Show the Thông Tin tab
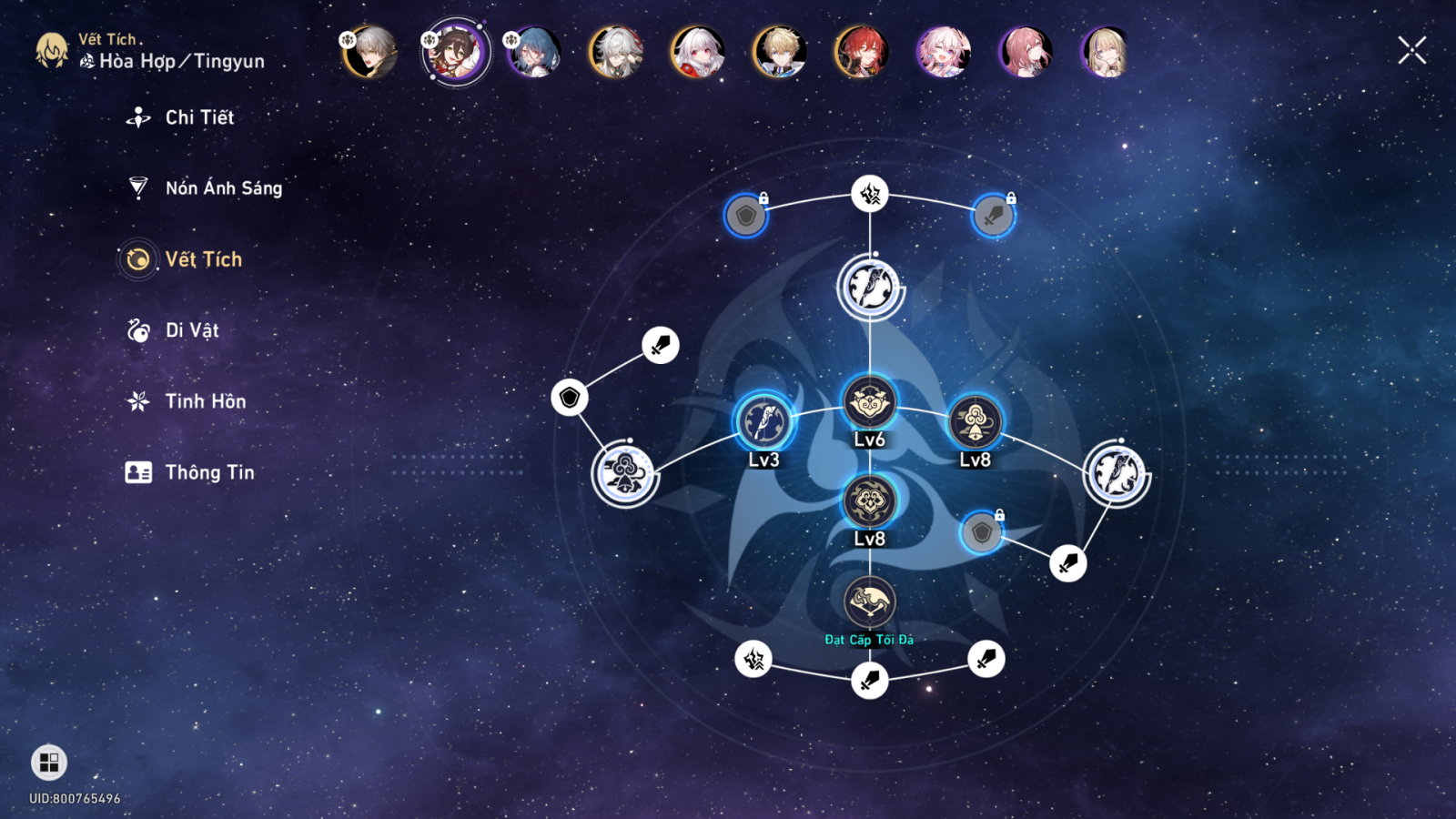This screenshot has width=1456, height=819. coord(208,472)
